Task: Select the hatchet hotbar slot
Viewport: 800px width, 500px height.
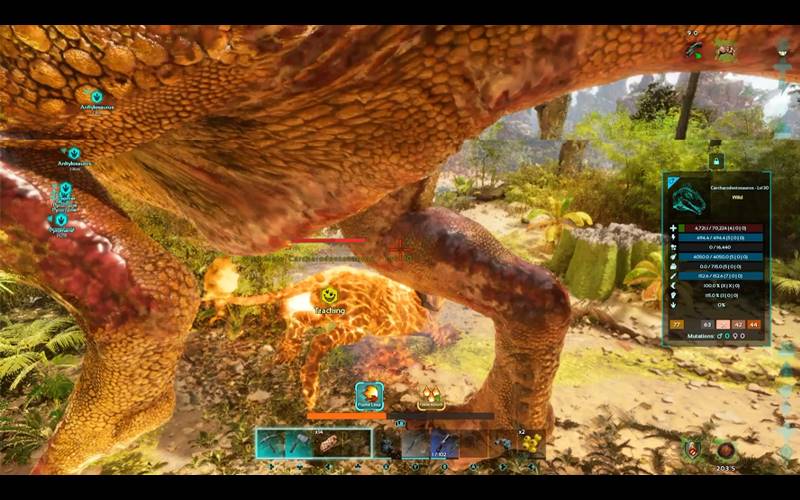Action: pos(299,443)
